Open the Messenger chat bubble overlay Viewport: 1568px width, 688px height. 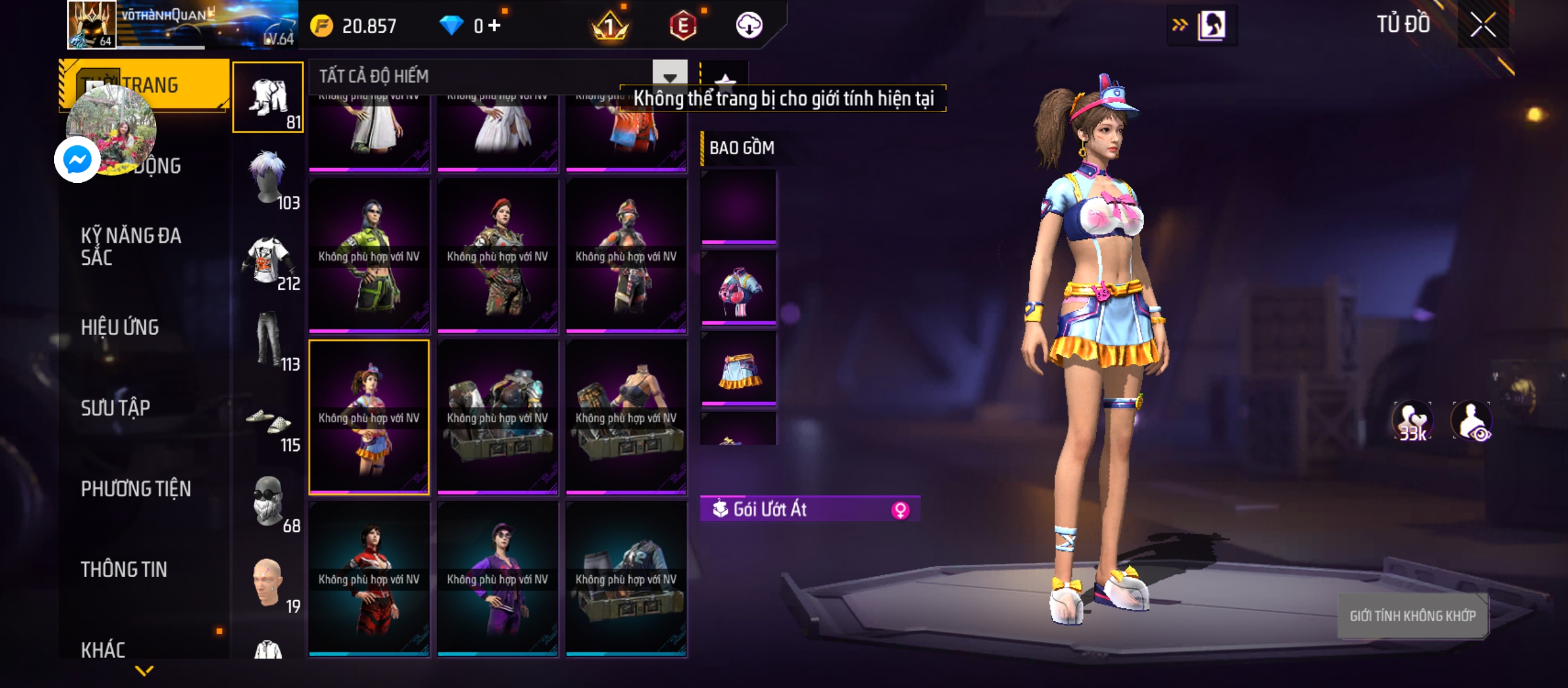78,159
